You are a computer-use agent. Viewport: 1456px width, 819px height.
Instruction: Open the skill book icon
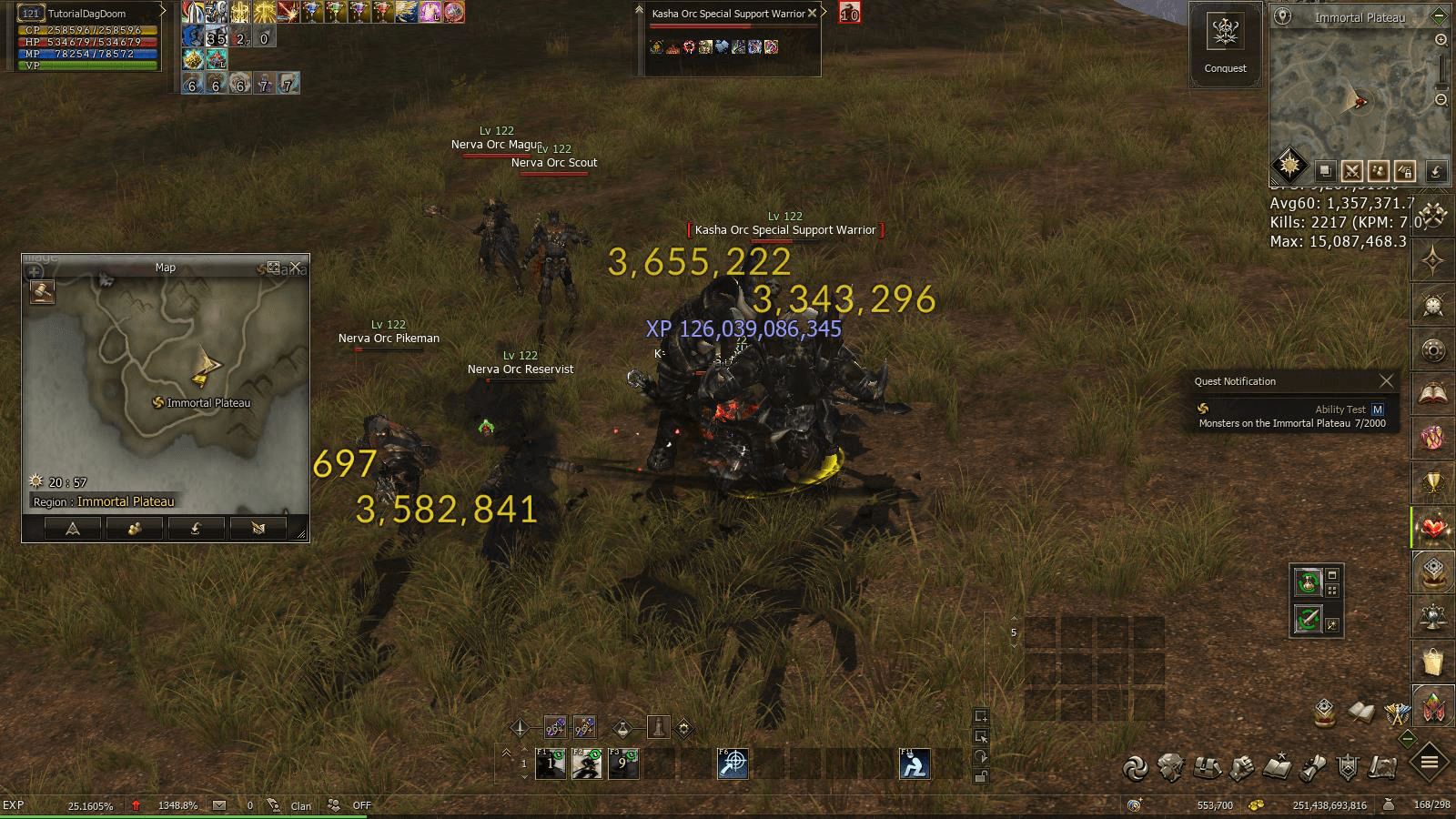tap(1278, 767)
